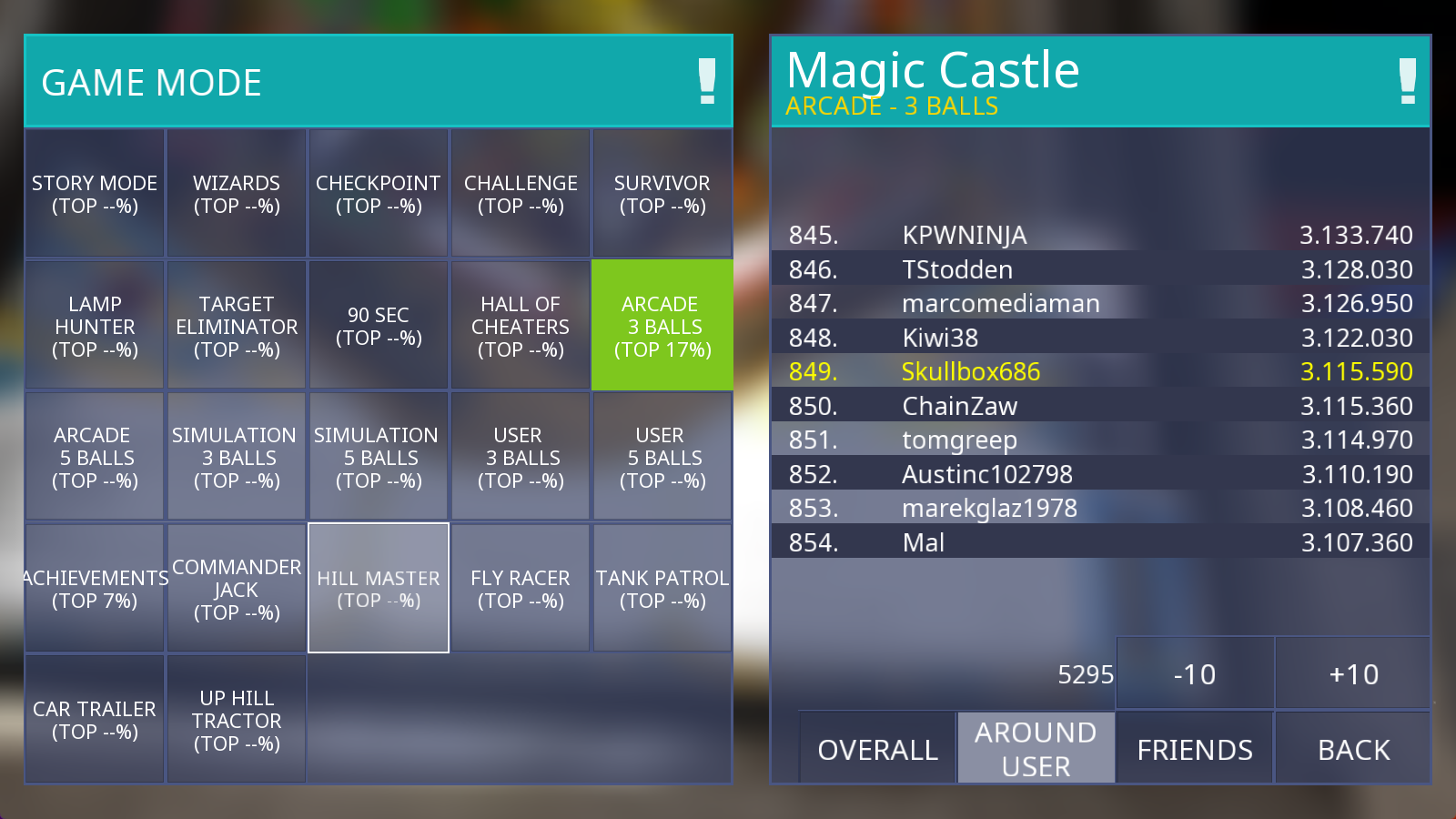Choose the Wizards game mode tile
The image size is (1456, 819).
coord(237,194)
